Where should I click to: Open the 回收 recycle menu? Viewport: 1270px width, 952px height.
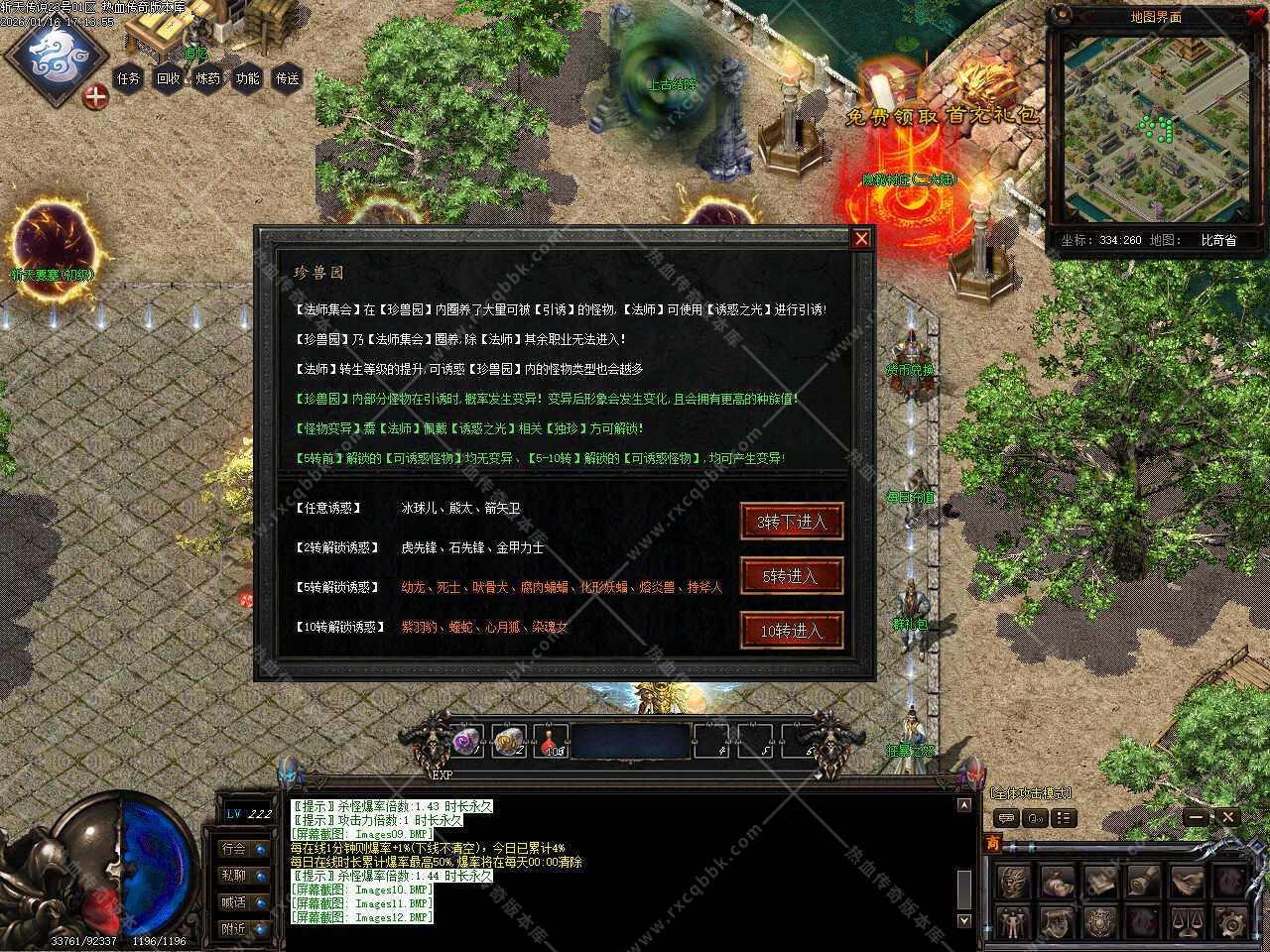(x=169, y=78)
